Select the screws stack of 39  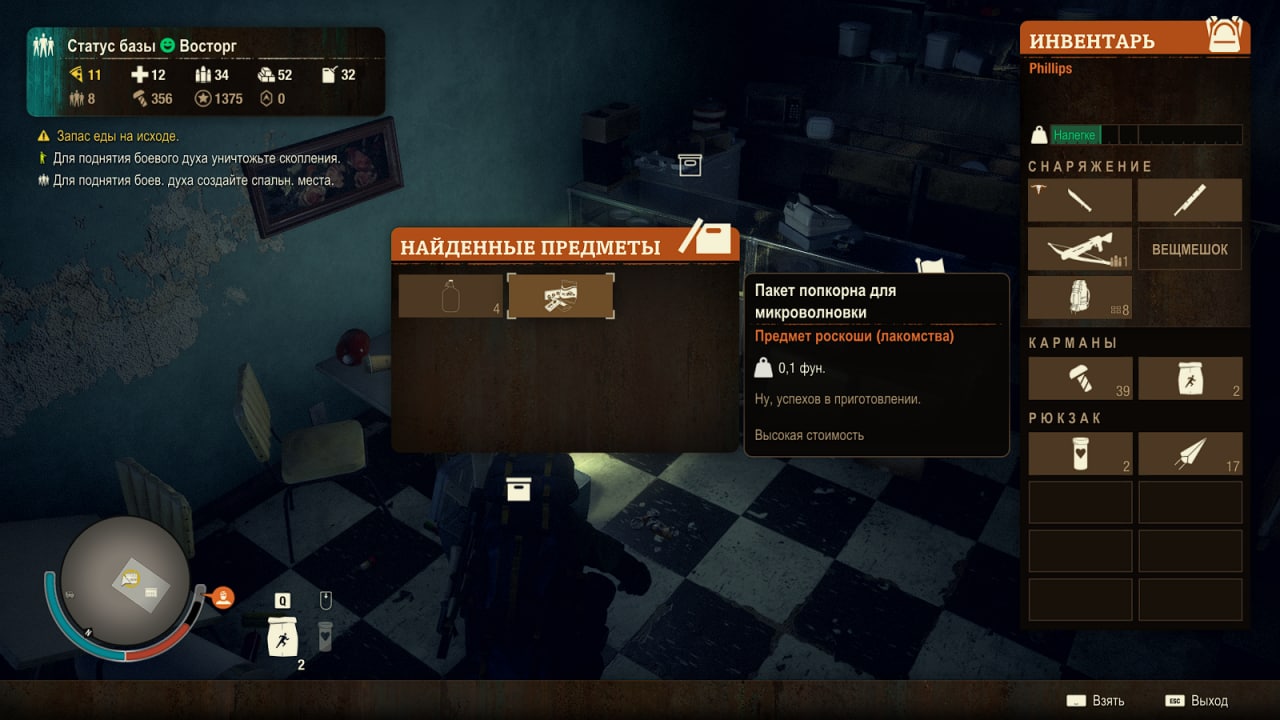[x=1080, y=378]
